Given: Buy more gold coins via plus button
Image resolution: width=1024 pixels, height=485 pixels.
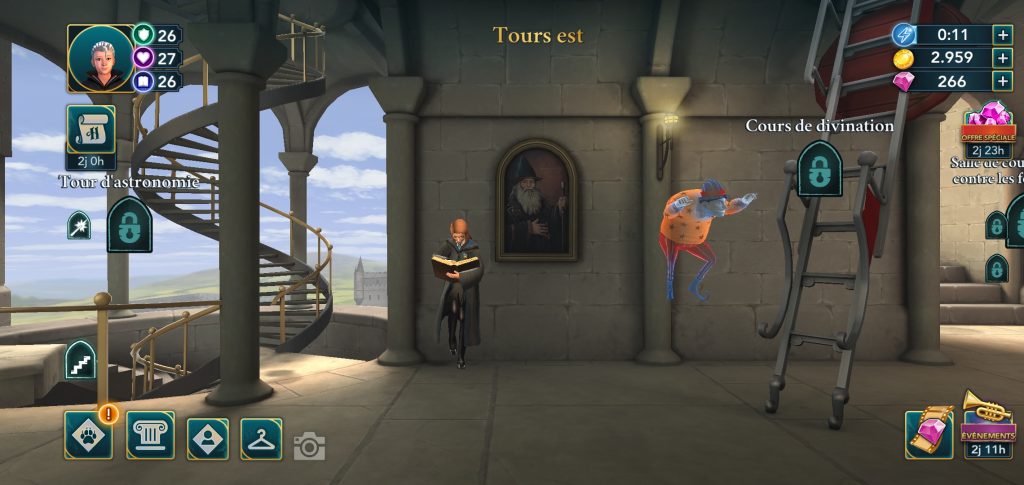Looking at the screenshot, I should (1002, 58).
